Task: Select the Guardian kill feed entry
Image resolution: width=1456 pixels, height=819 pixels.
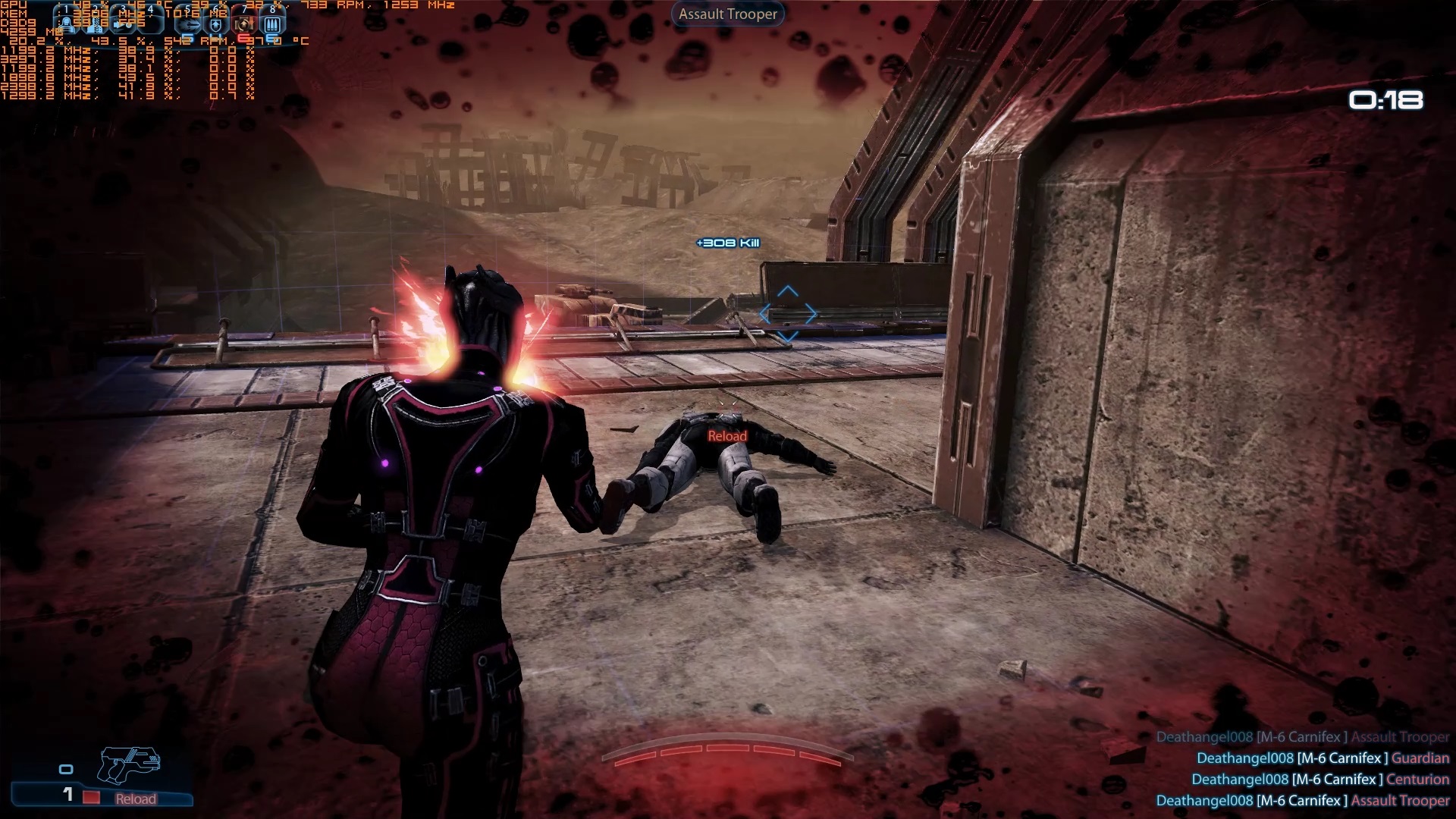Action: (x=1323, y=758)
